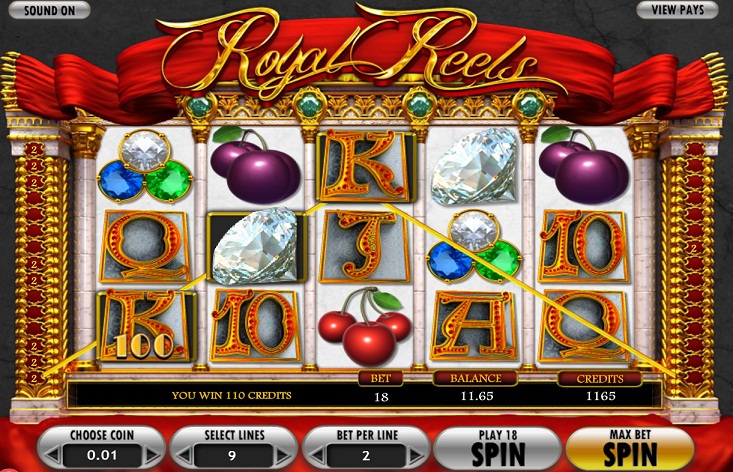Image resolution: width=733 pixels, height=472 pixels.
Task: Reduce lines with Select Lines left arrow
Action: (x=184, y=456)
